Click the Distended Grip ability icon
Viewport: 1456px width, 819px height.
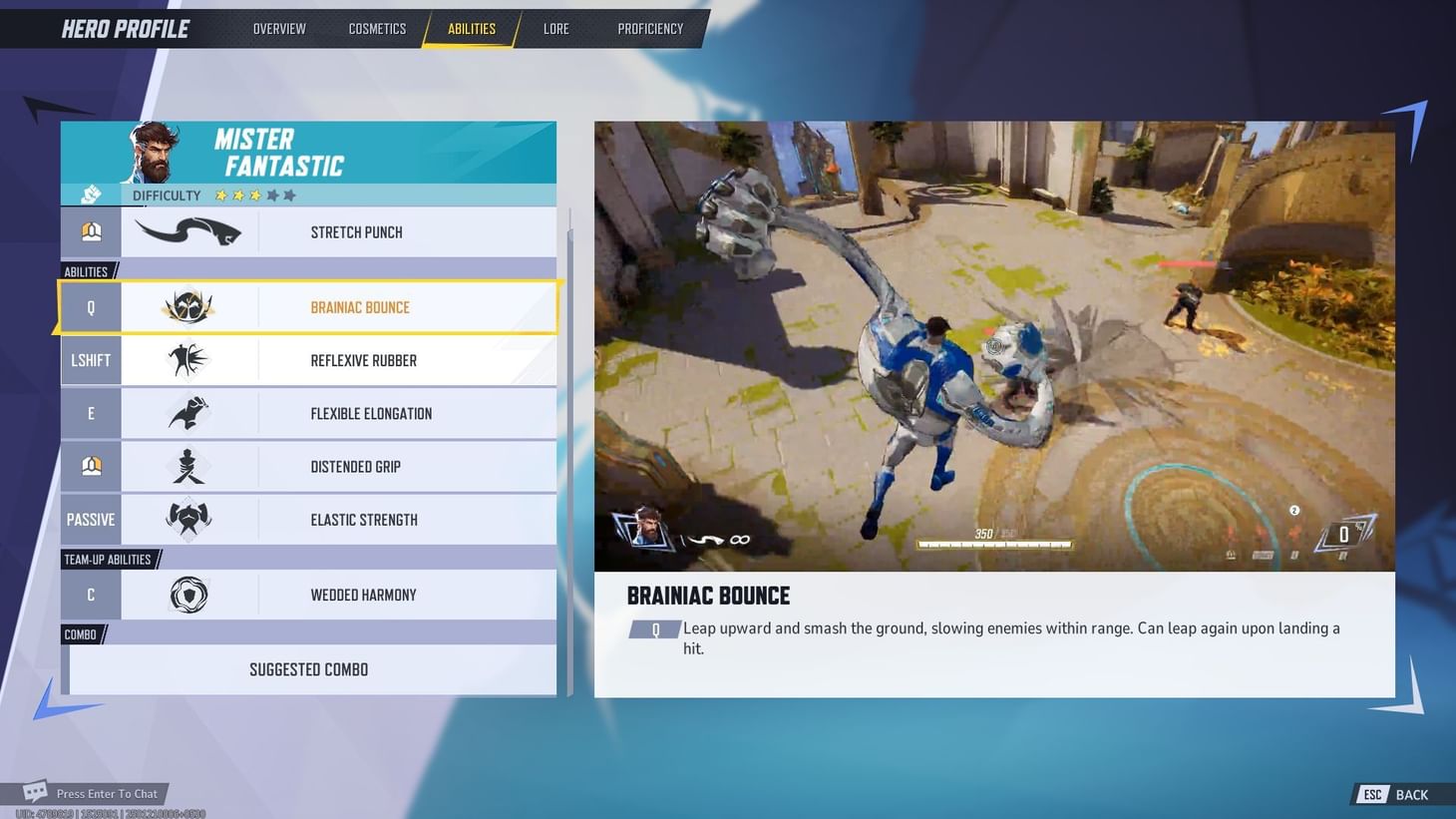[189, 466]
